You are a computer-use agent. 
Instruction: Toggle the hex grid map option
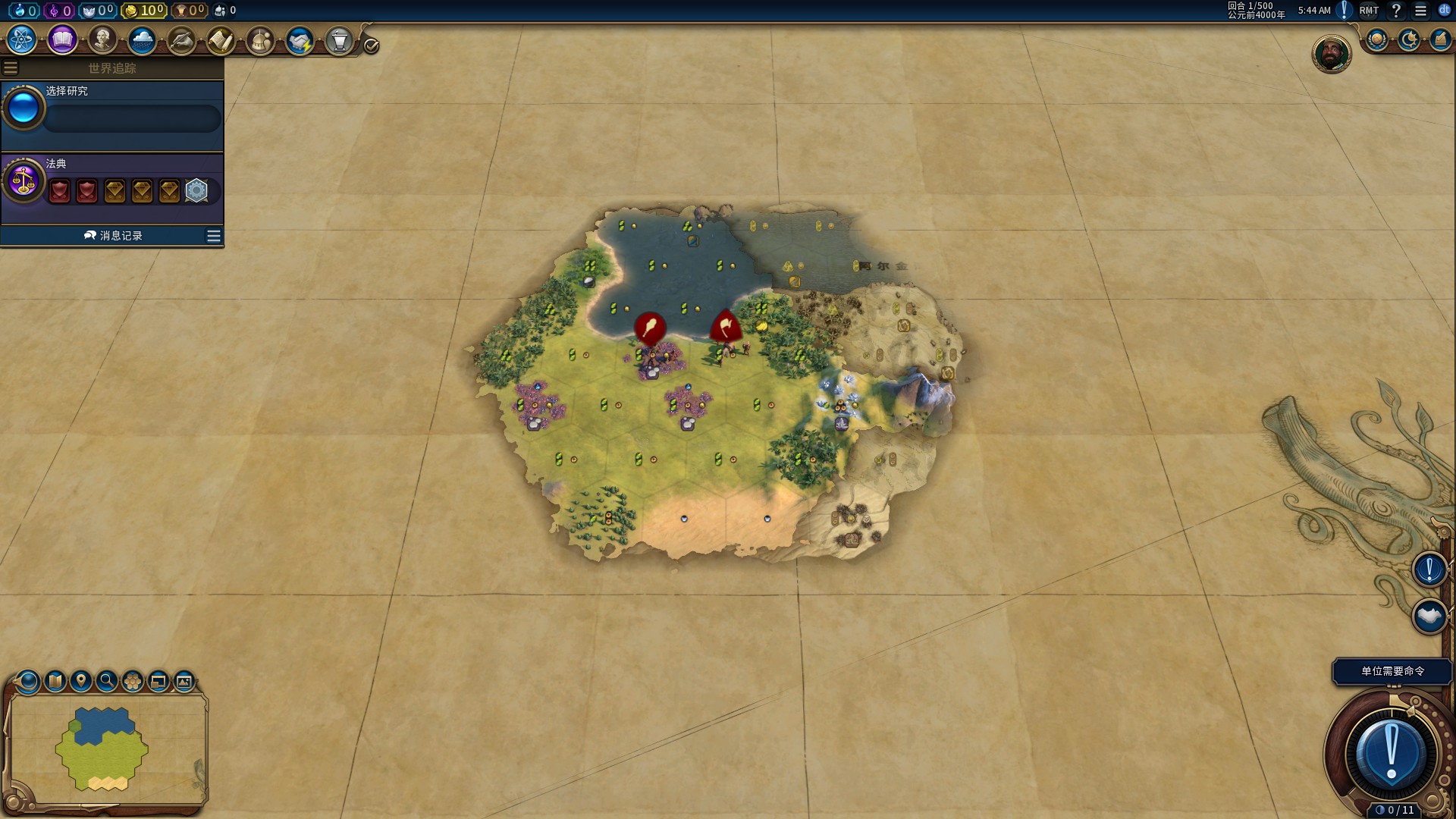coord(133,681)
